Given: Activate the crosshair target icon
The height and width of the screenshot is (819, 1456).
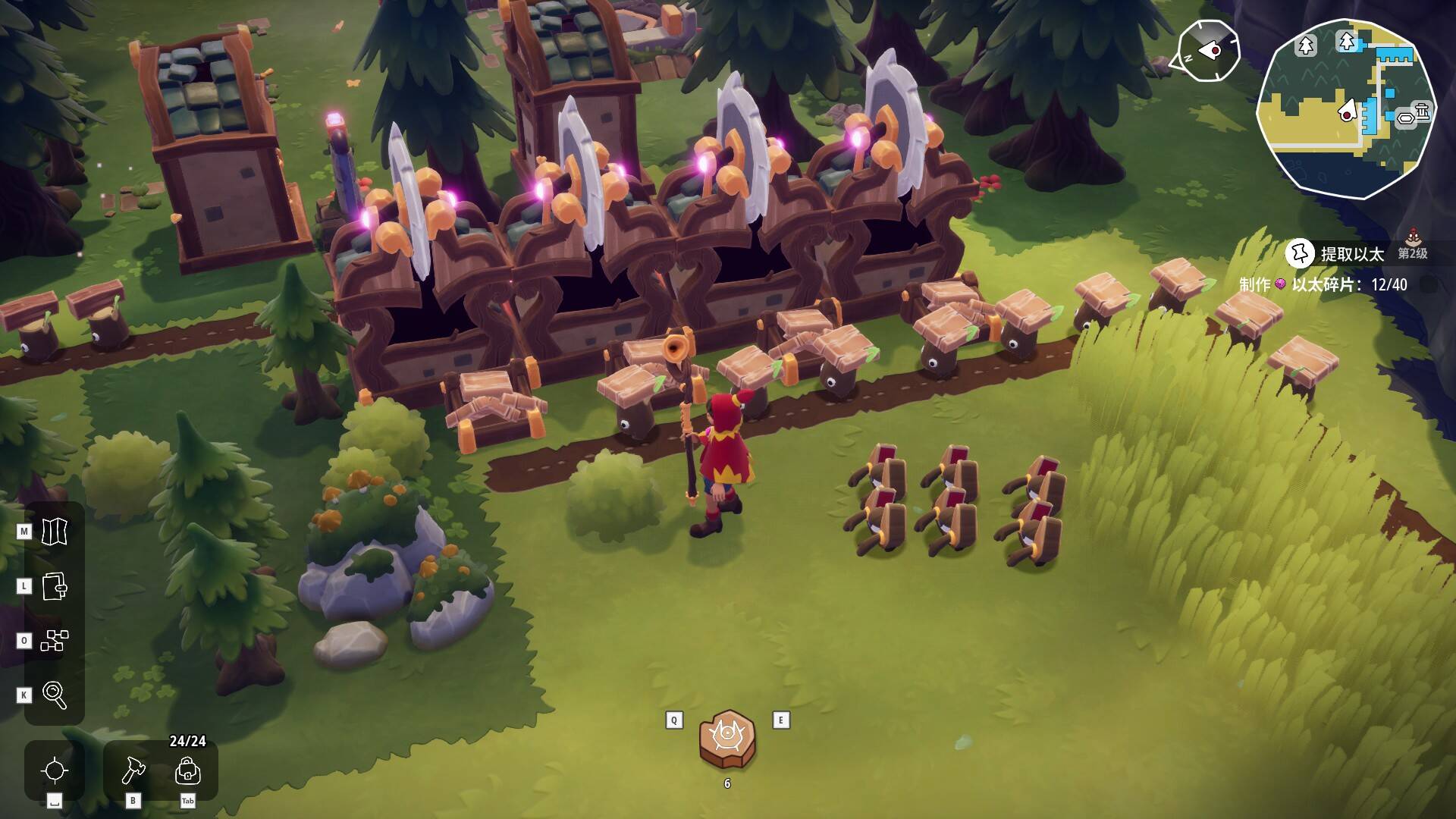Looking at the screenshot, I should (x=55, y=770).
